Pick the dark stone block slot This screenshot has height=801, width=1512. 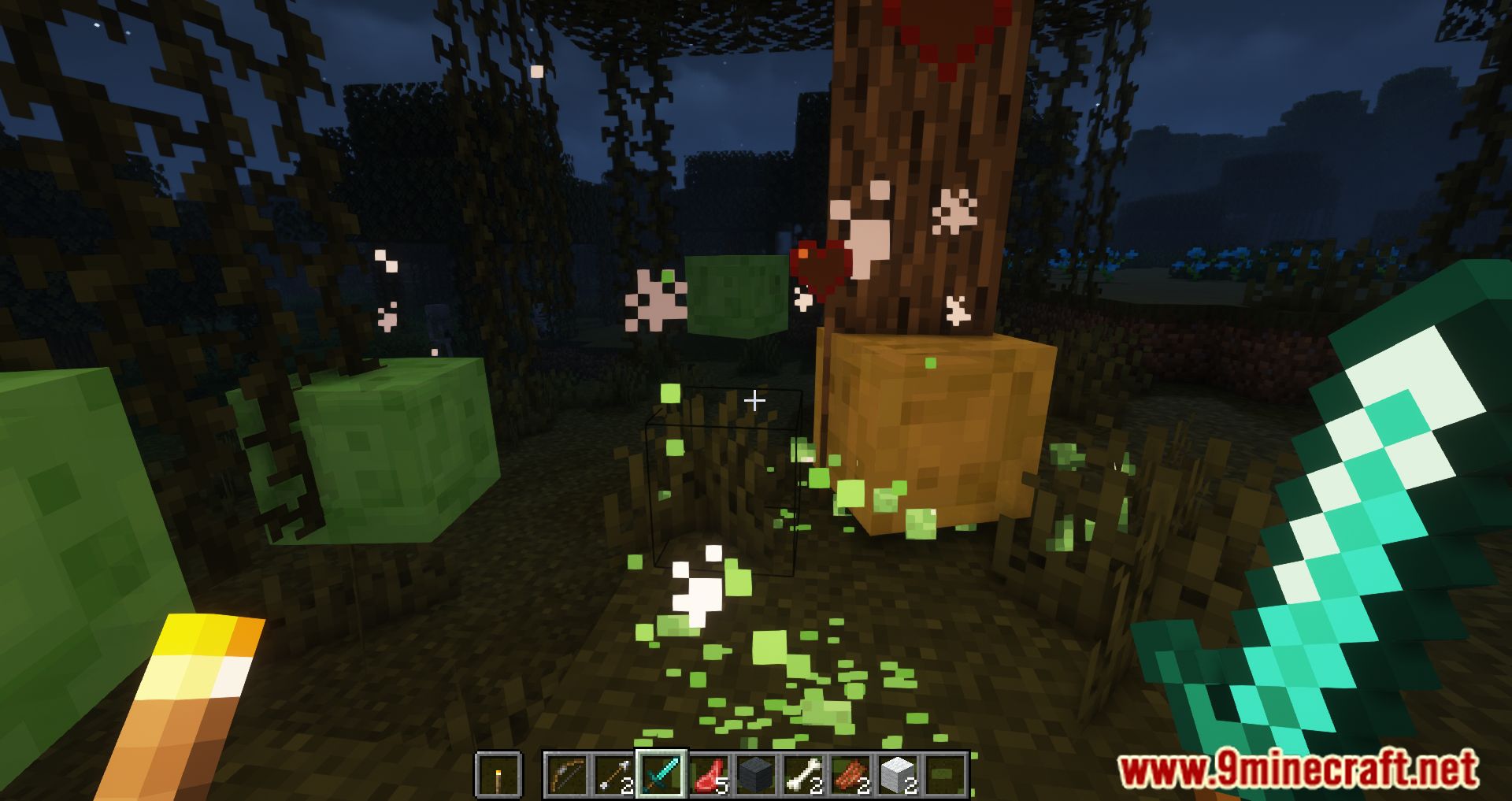tap(756, 775)
